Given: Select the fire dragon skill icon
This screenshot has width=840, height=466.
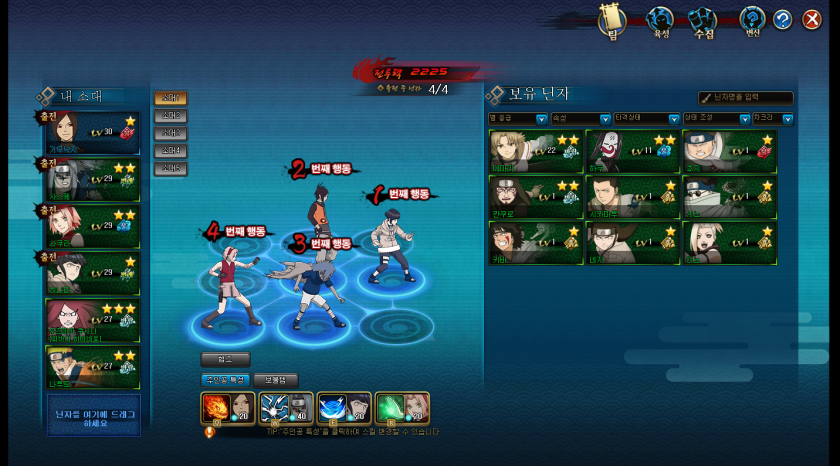Looking at the screenshot, I should [216, 409].
